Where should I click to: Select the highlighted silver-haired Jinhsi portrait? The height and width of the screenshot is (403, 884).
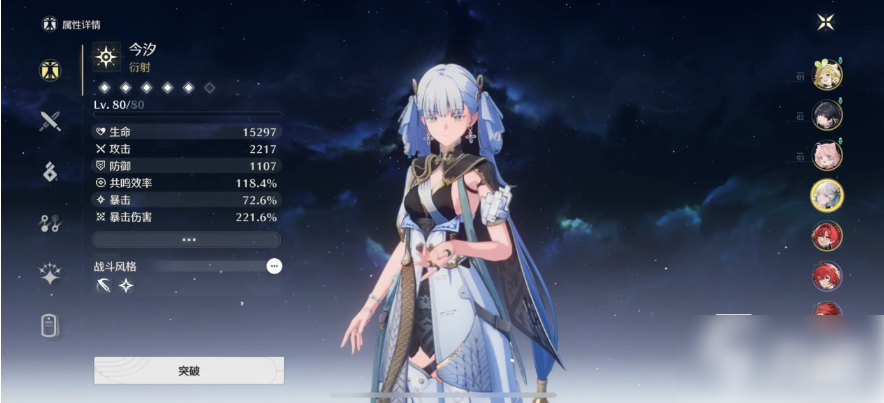click(827, 195)
